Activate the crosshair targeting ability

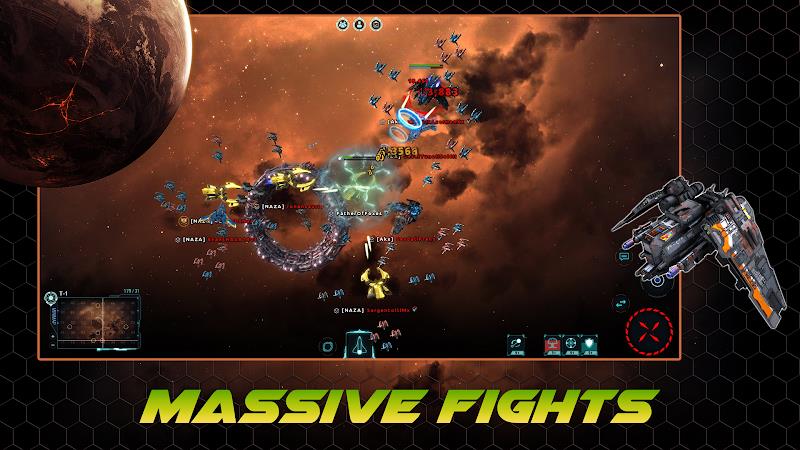click(x=571, y=343)
